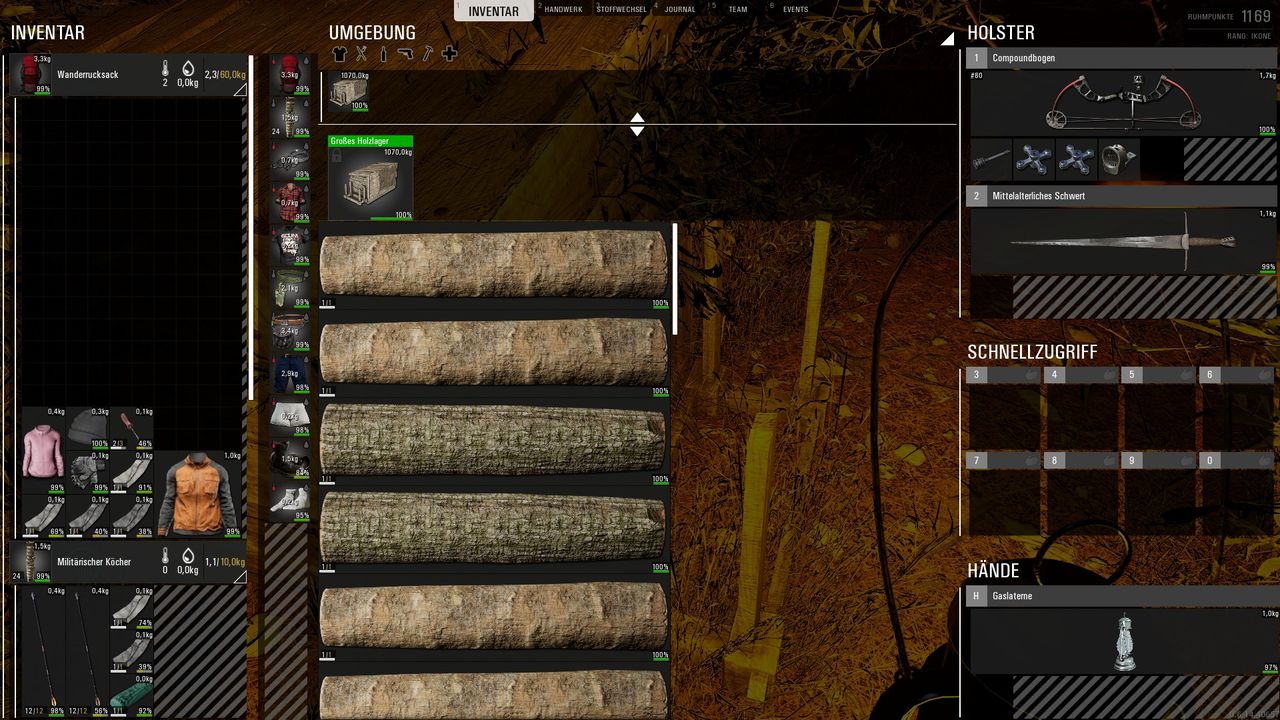Viewport: 1280px width, 720px height.
Task: Pick the orange jacket in the backpack
Action: tap(199, 495)
